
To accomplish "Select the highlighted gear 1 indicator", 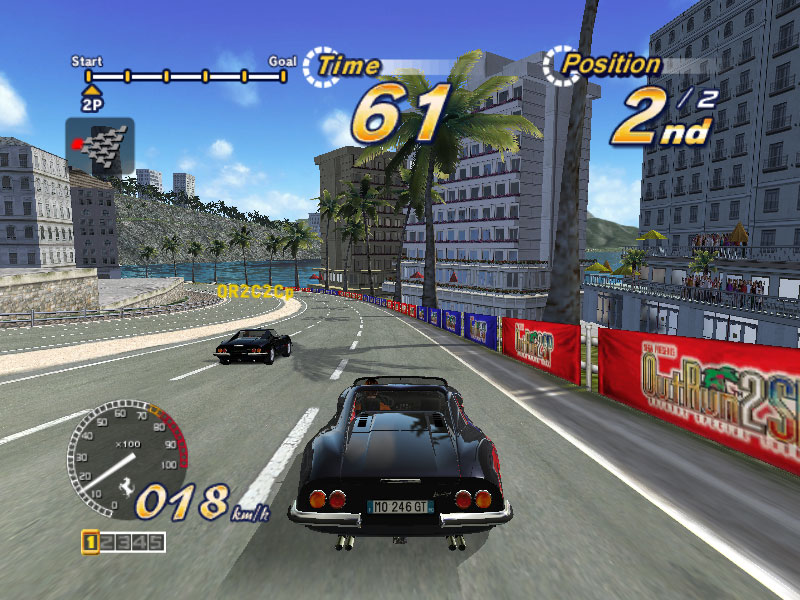I will [x=90, y=542].
